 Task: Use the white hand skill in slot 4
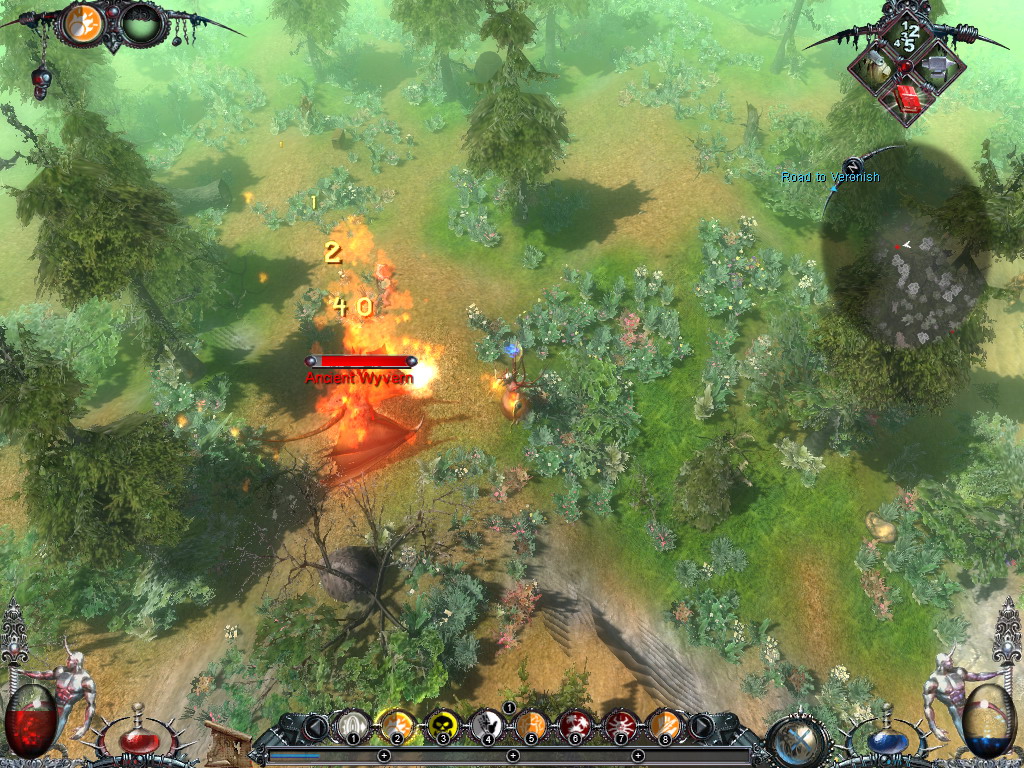pos(486,724)
